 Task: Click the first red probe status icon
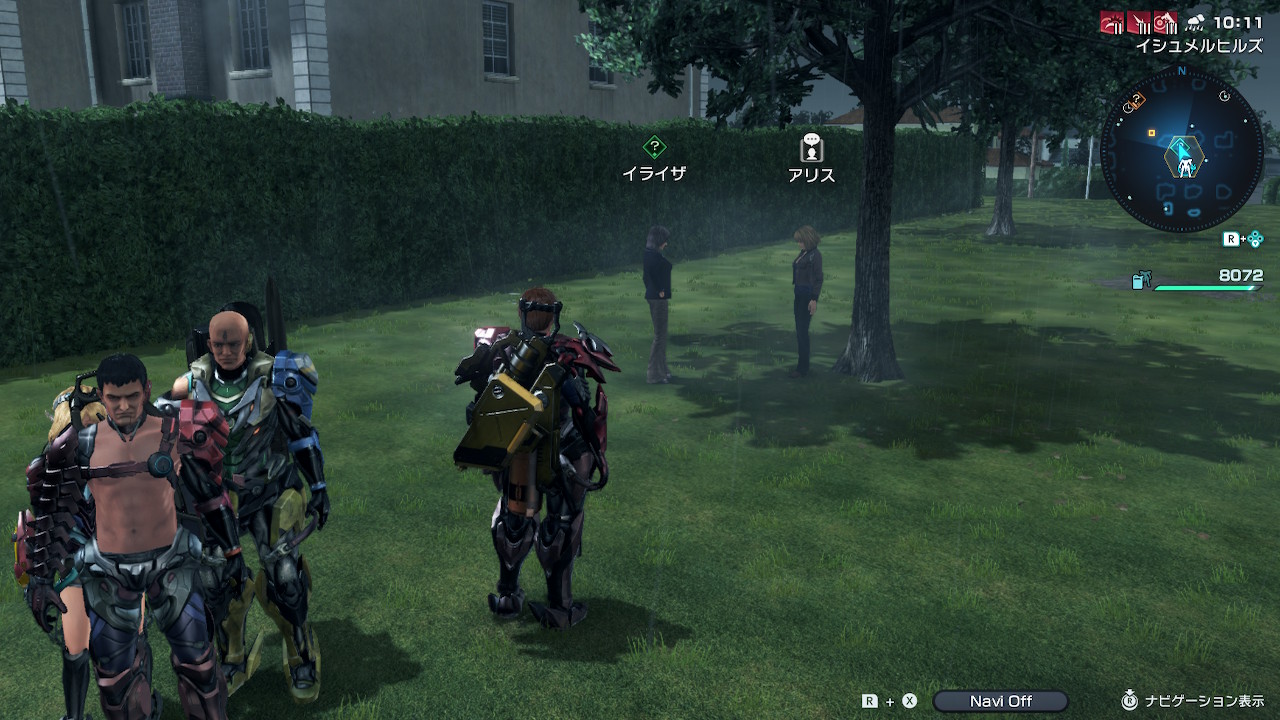click(x=1112, y=21)
